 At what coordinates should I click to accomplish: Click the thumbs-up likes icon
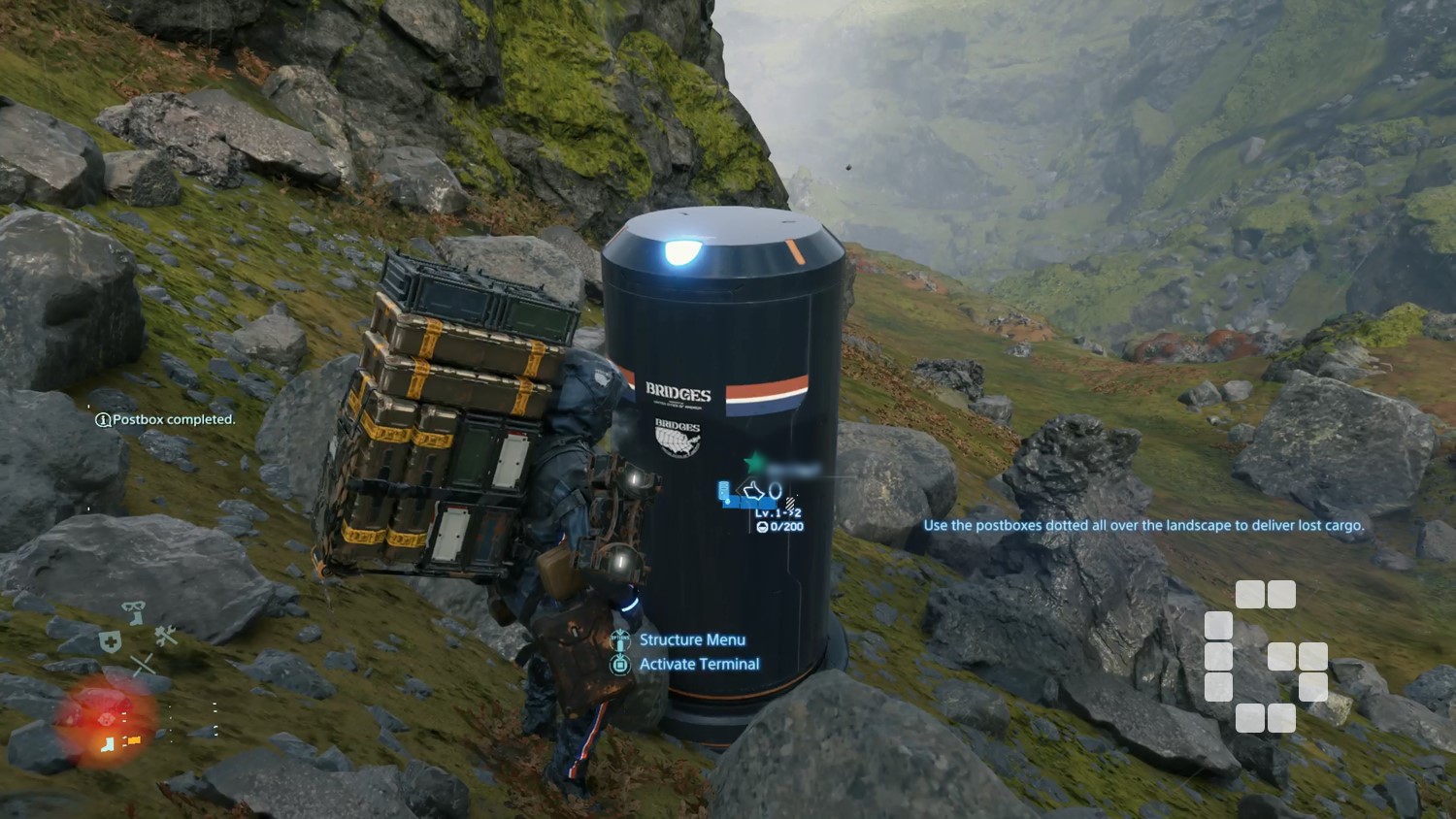tap(753, 492)
